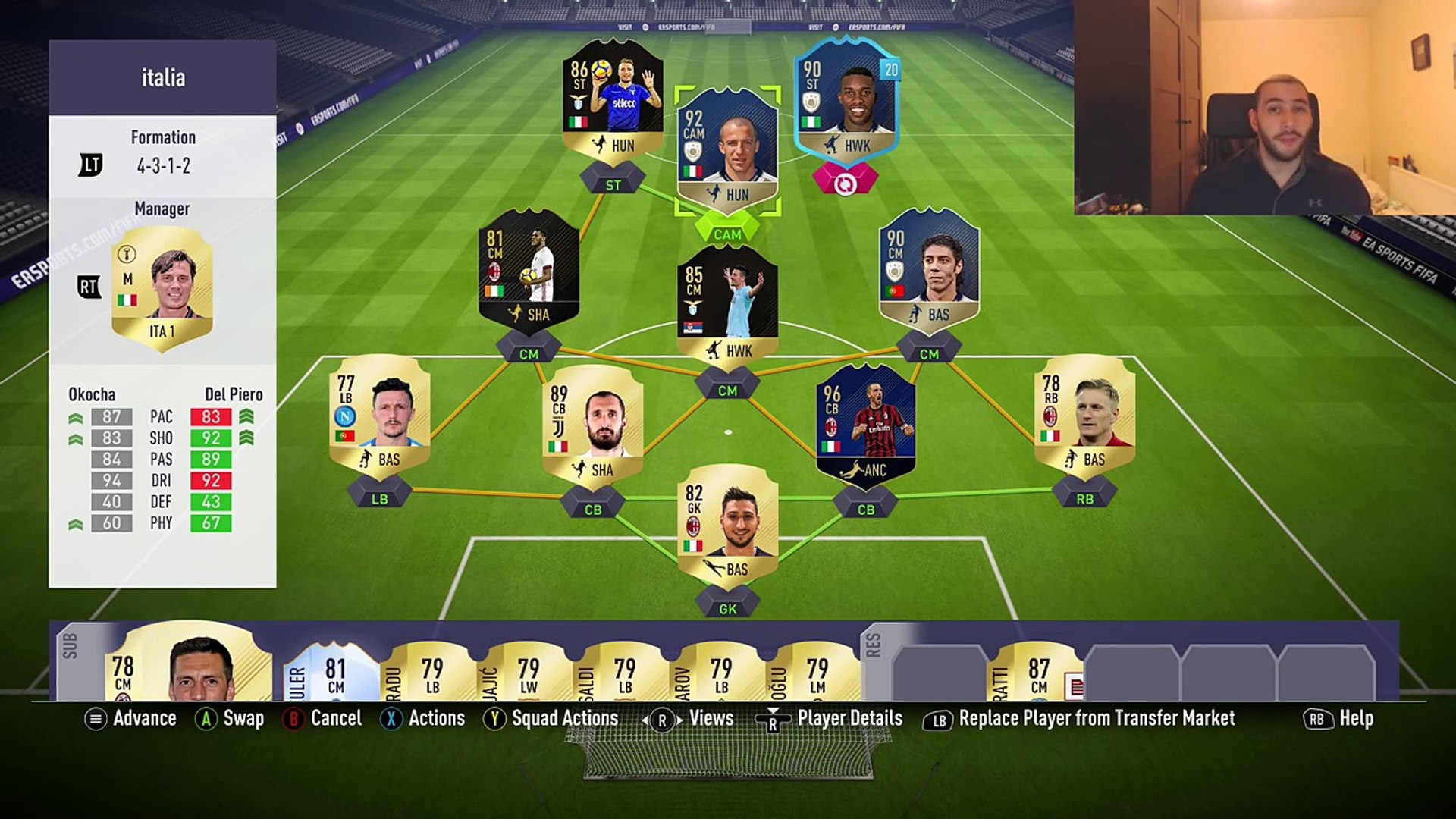Select the 89 CB Juventus defender card
This screenshot has height=819, width=1456.
click(x=592, y=425)
